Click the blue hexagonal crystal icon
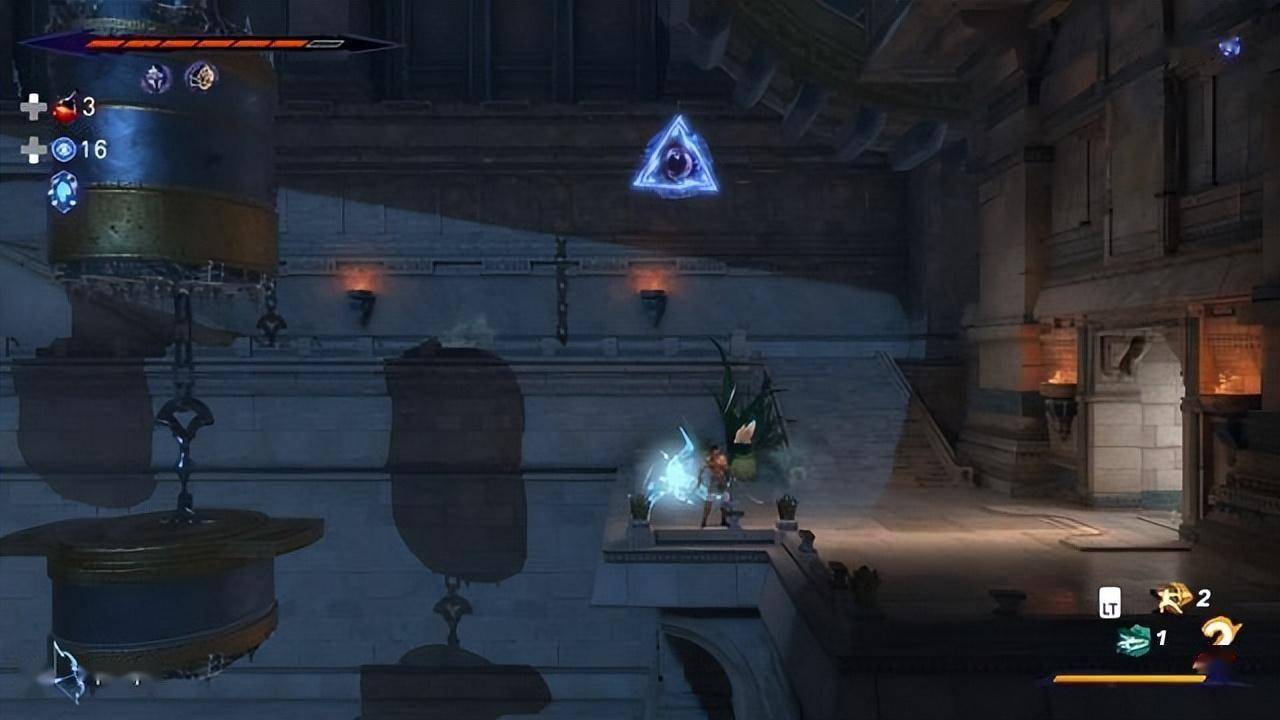 pyautogui.click(x=63, y=191)
